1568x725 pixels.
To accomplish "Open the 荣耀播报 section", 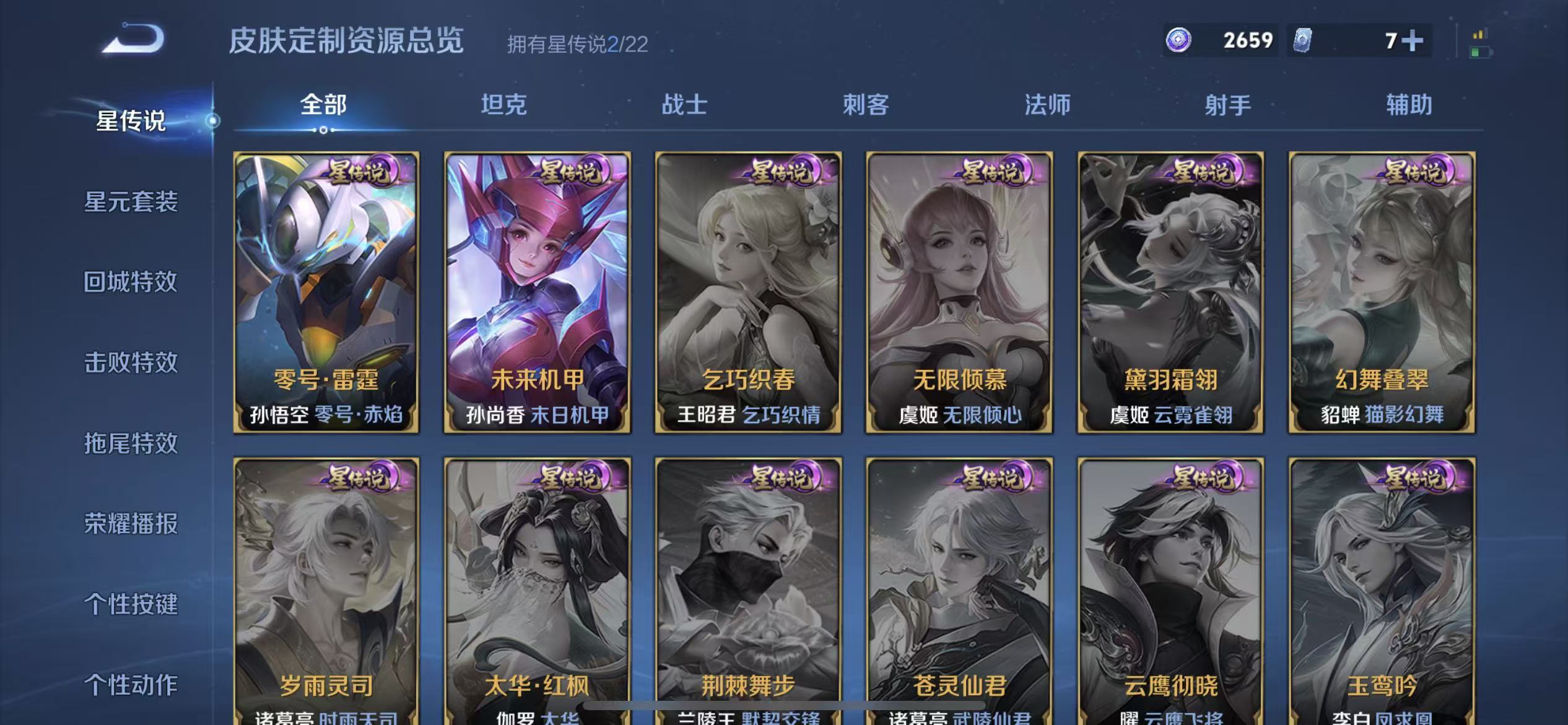I will click(x=129, y=524).
